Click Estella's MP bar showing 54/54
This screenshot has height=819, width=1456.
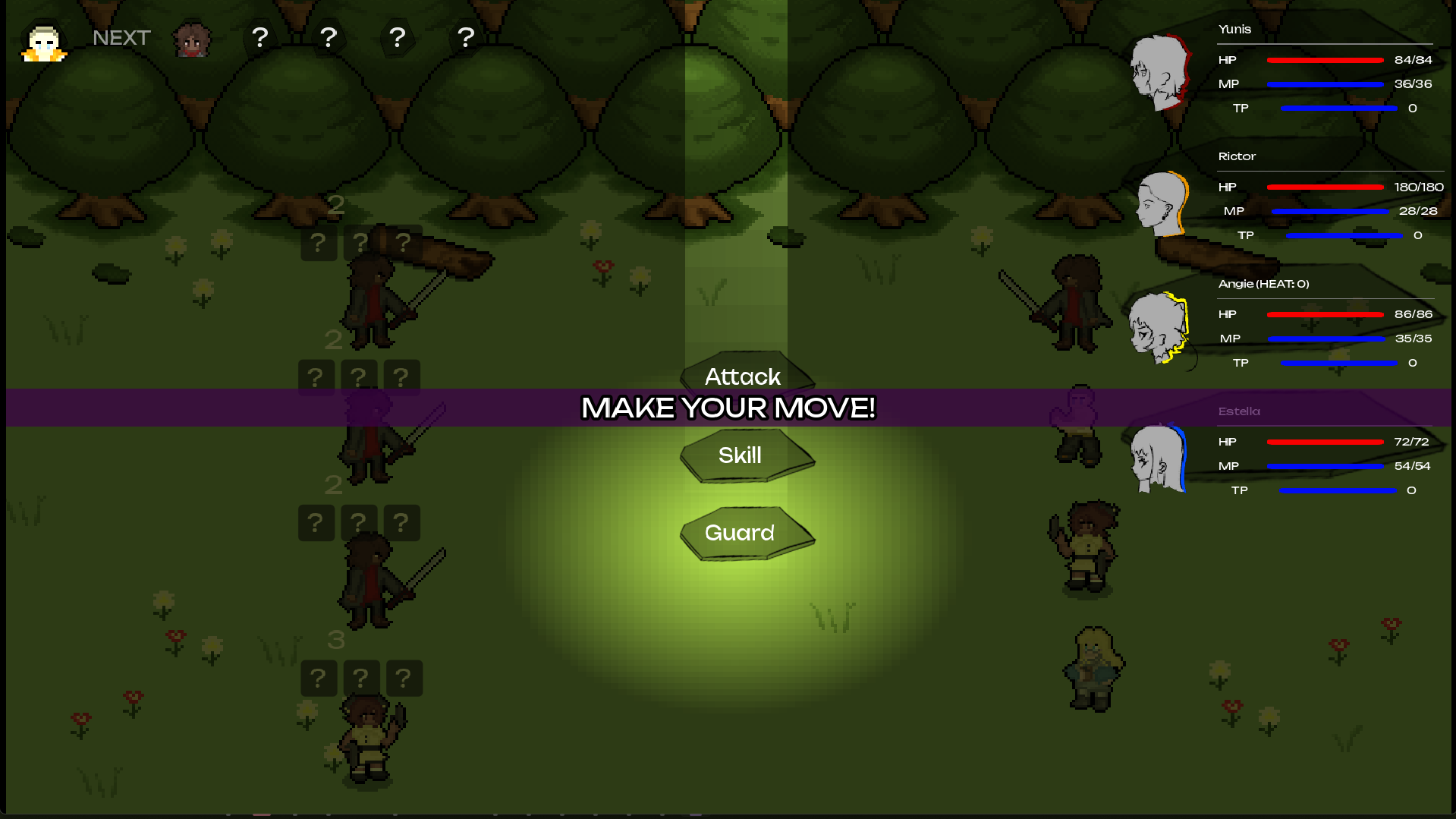pos(1325,466)
